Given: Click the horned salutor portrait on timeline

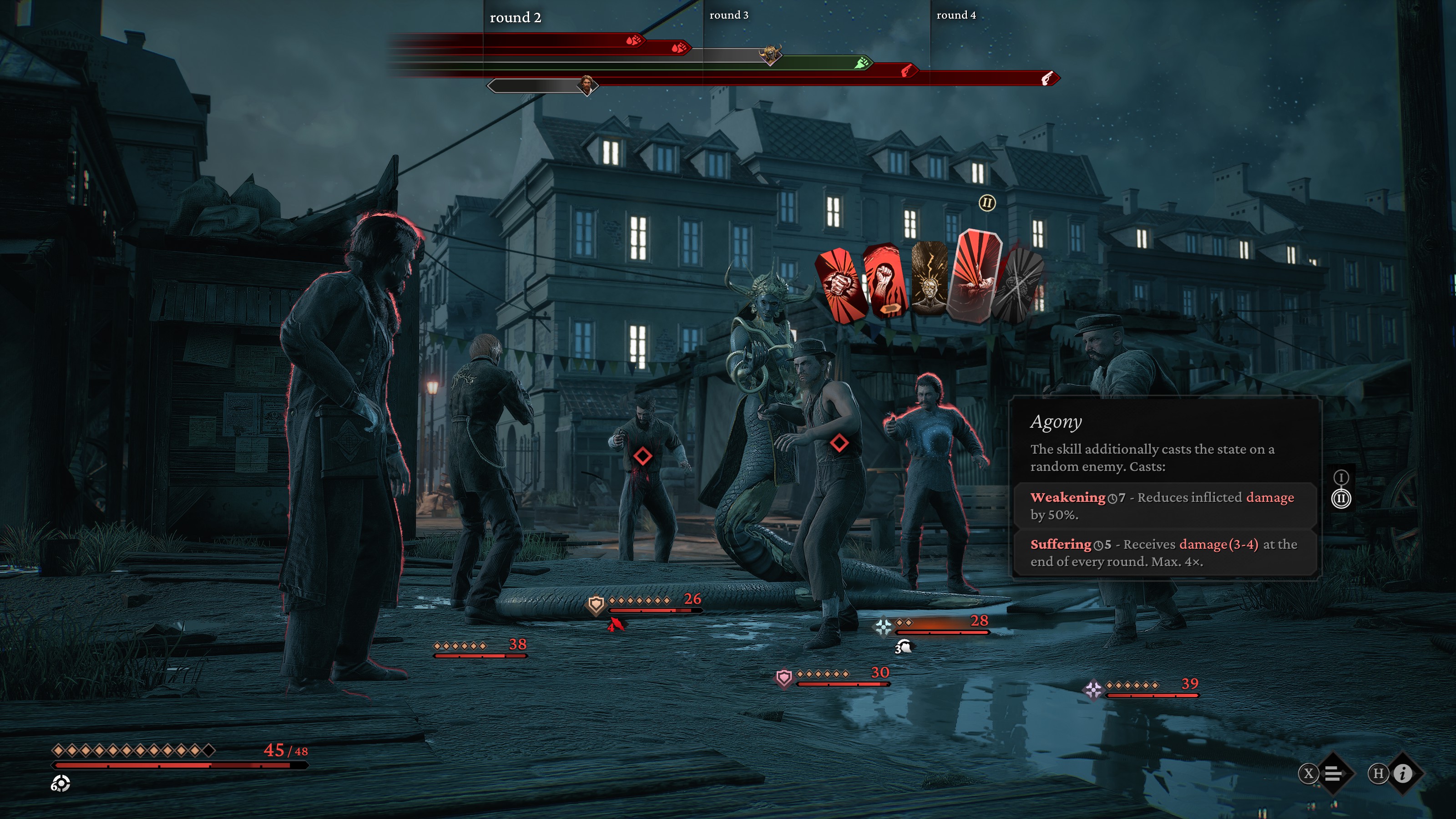Looking at the screenshot, I should tap(770, 55).
